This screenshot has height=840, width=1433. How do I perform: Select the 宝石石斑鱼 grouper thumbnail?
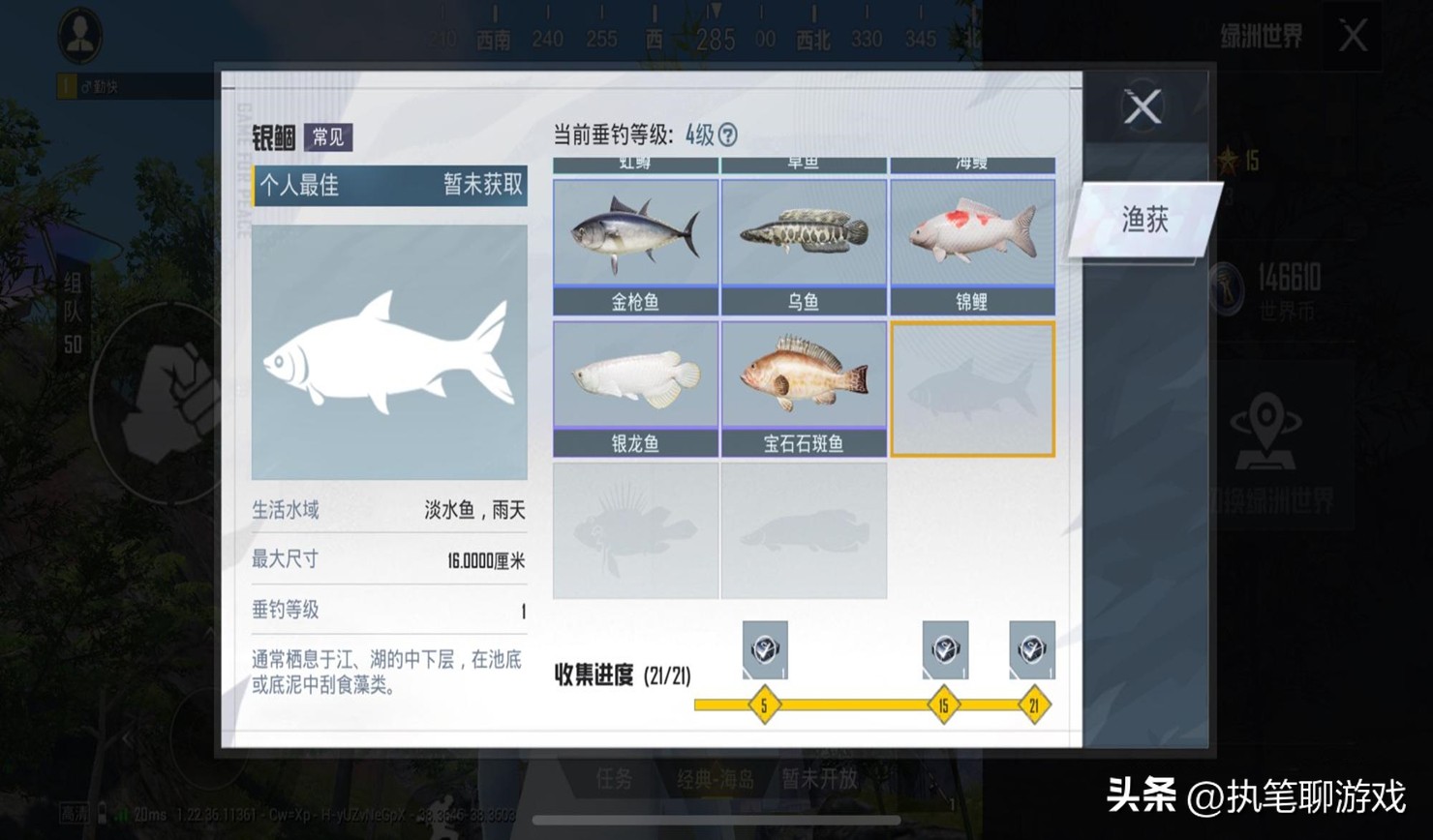click(x=803, y=377)
